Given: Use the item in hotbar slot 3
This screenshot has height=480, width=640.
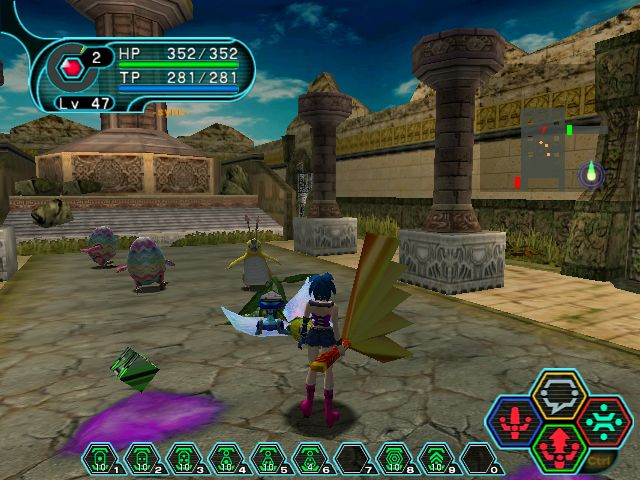Looking at the screenshot, I should pos(184,459).
